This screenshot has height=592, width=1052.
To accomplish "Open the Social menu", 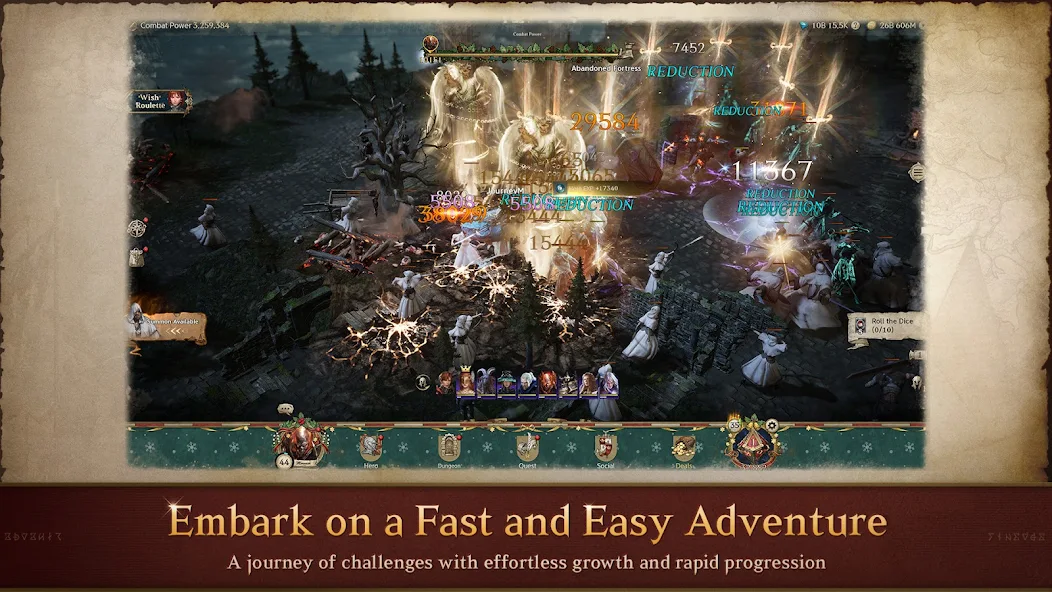I will tap(605, 449).
